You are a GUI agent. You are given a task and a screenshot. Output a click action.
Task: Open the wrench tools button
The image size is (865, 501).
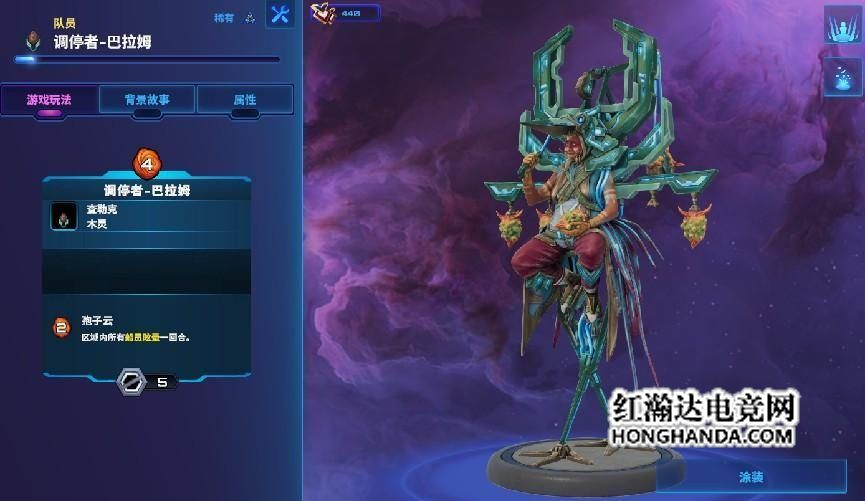[280, 15]
